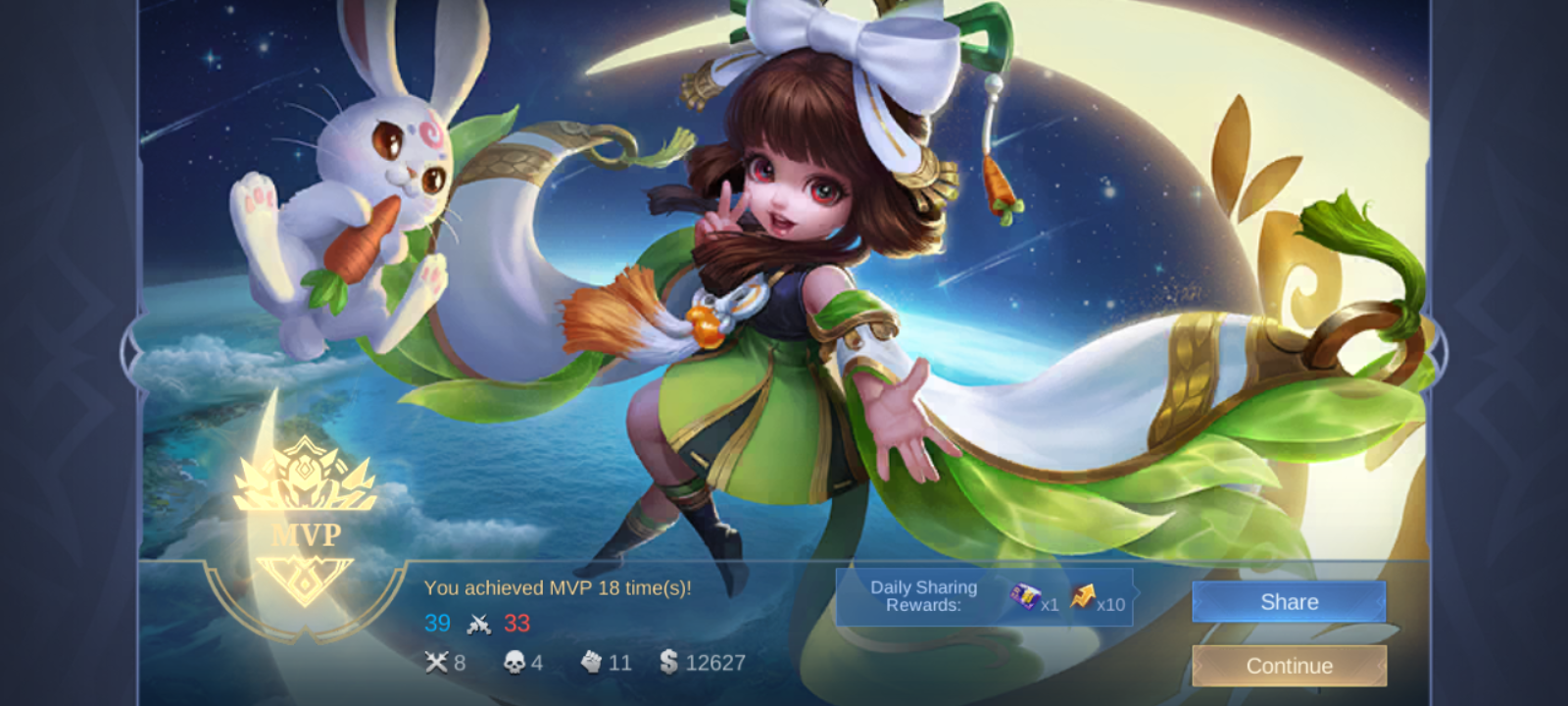
Task: Click the 'You achieved MVP 18 time(s)!' message
Action: (x=559, y=589)
